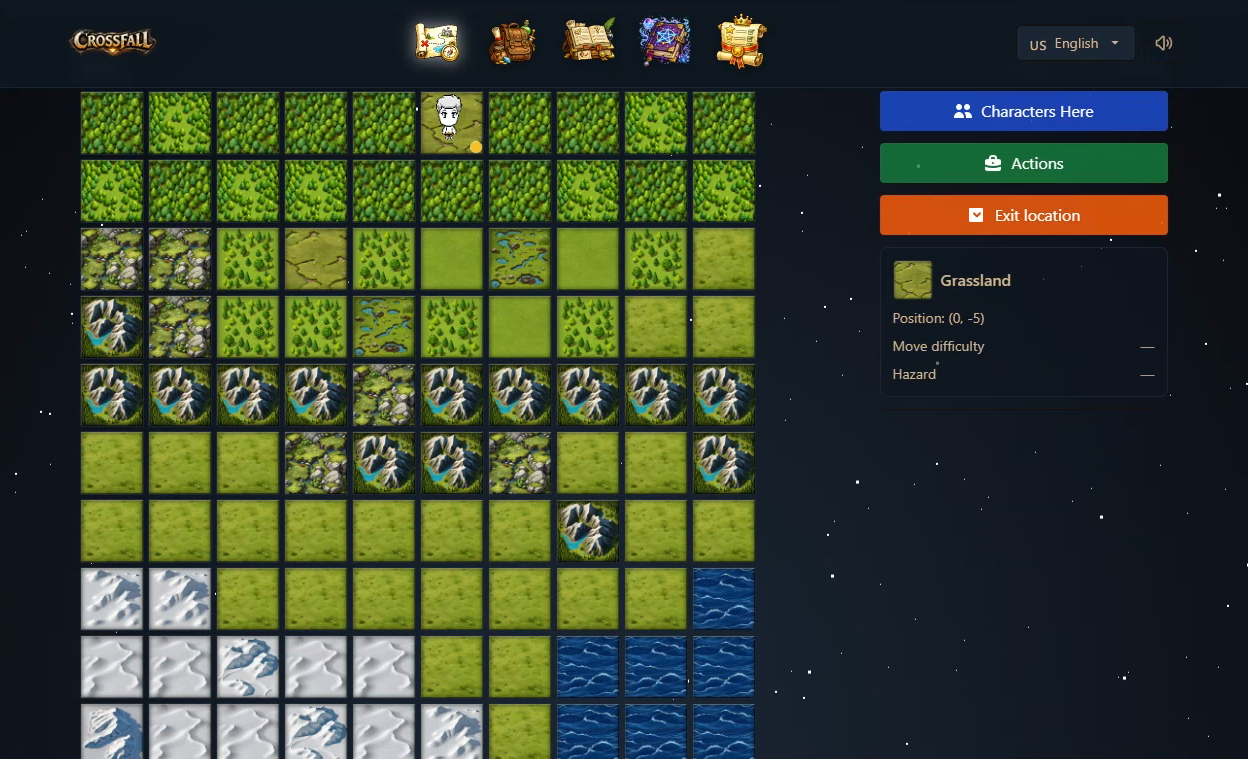Click the Characters Here button
The image size is (1248, 759).
[x=1023, y=111]
